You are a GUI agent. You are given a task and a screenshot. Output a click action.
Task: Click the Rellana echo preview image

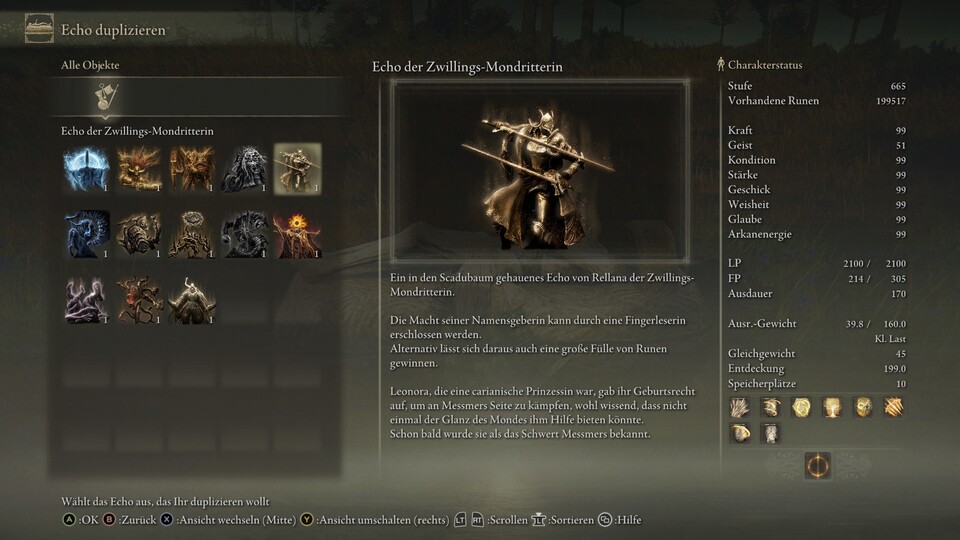point(539,172)
